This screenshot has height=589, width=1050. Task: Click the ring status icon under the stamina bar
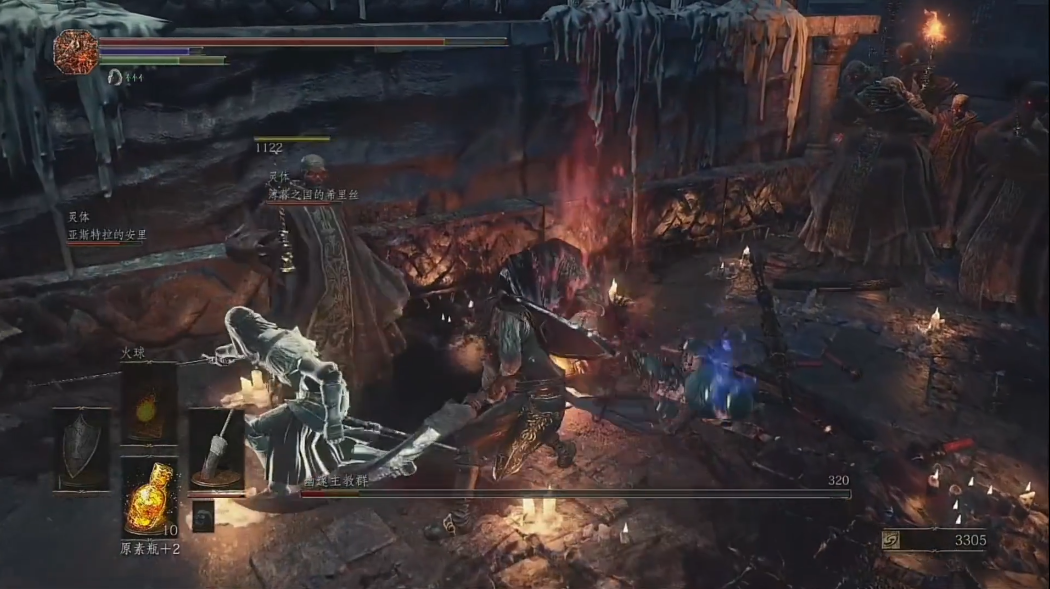pyautogui.click(x=115, y=77)
